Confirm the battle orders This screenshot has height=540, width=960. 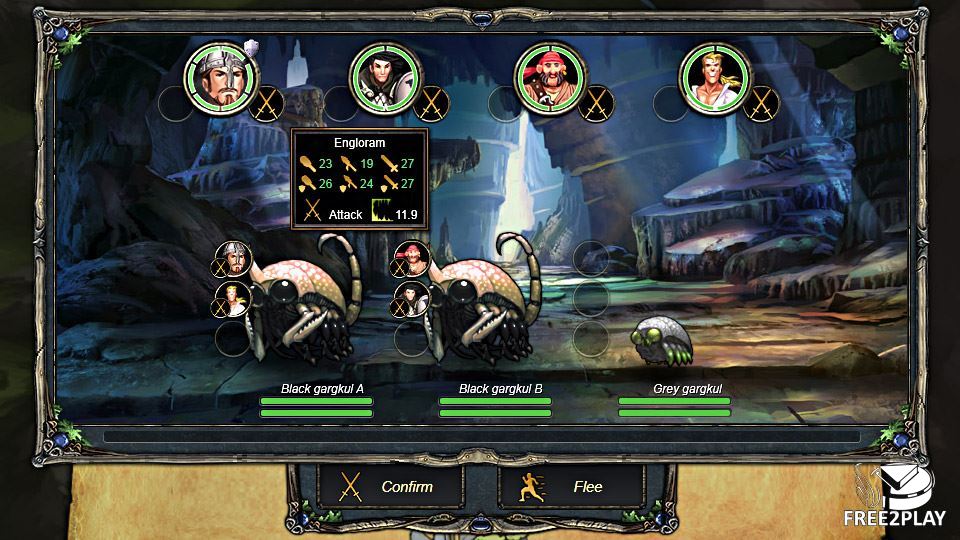coord(389,487)
